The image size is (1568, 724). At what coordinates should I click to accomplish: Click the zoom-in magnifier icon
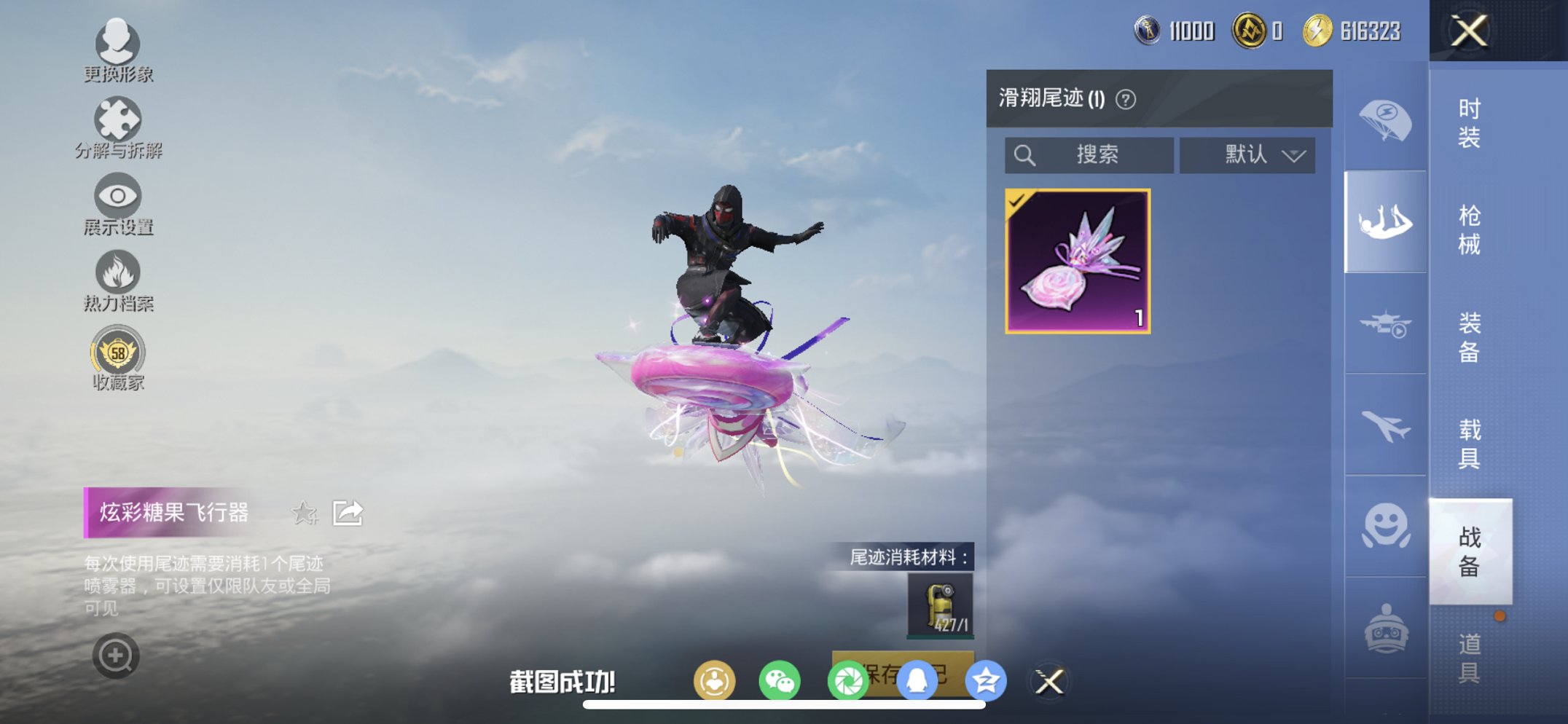[115, 655]
